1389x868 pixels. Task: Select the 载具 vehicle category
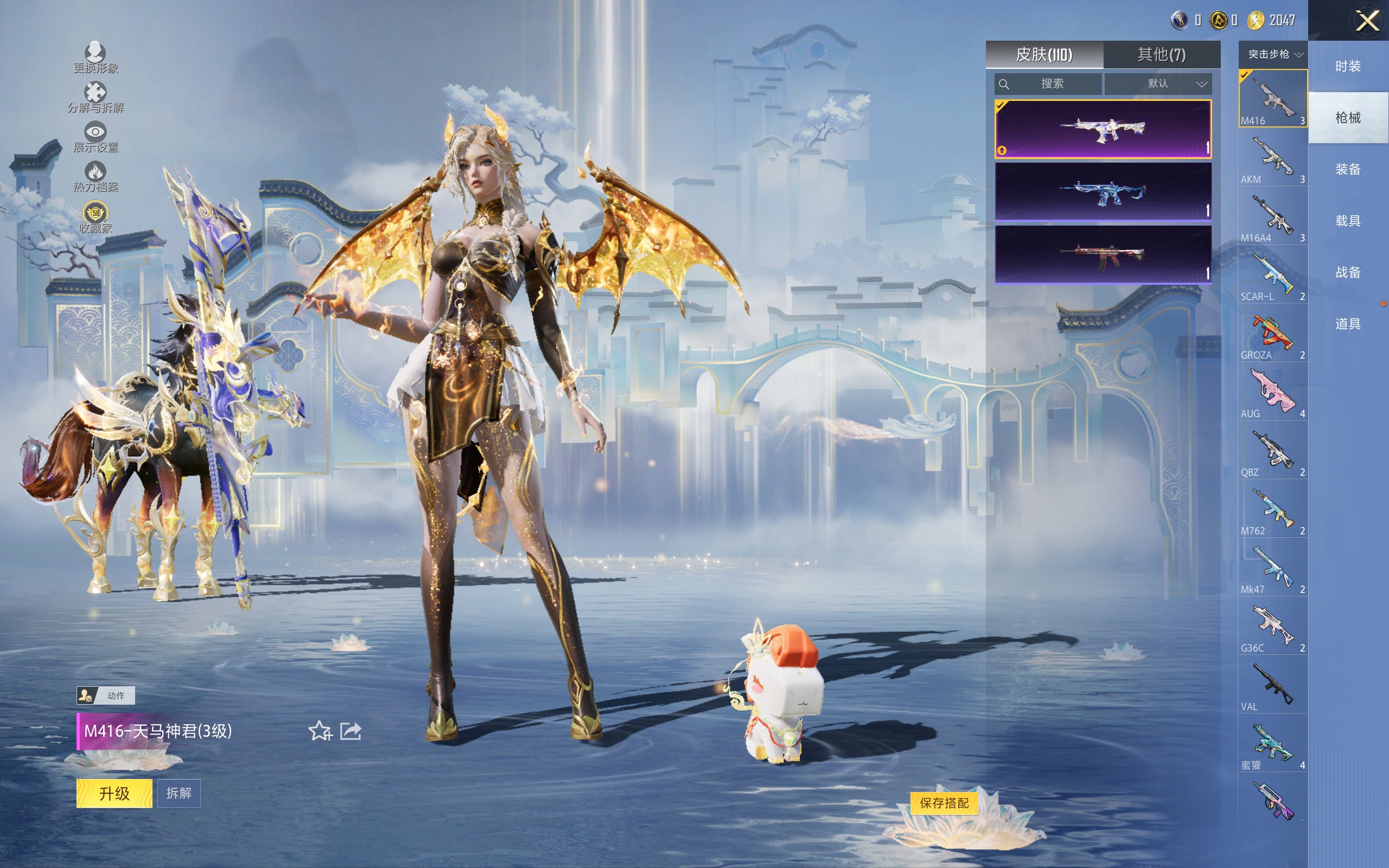[1348, 221]
